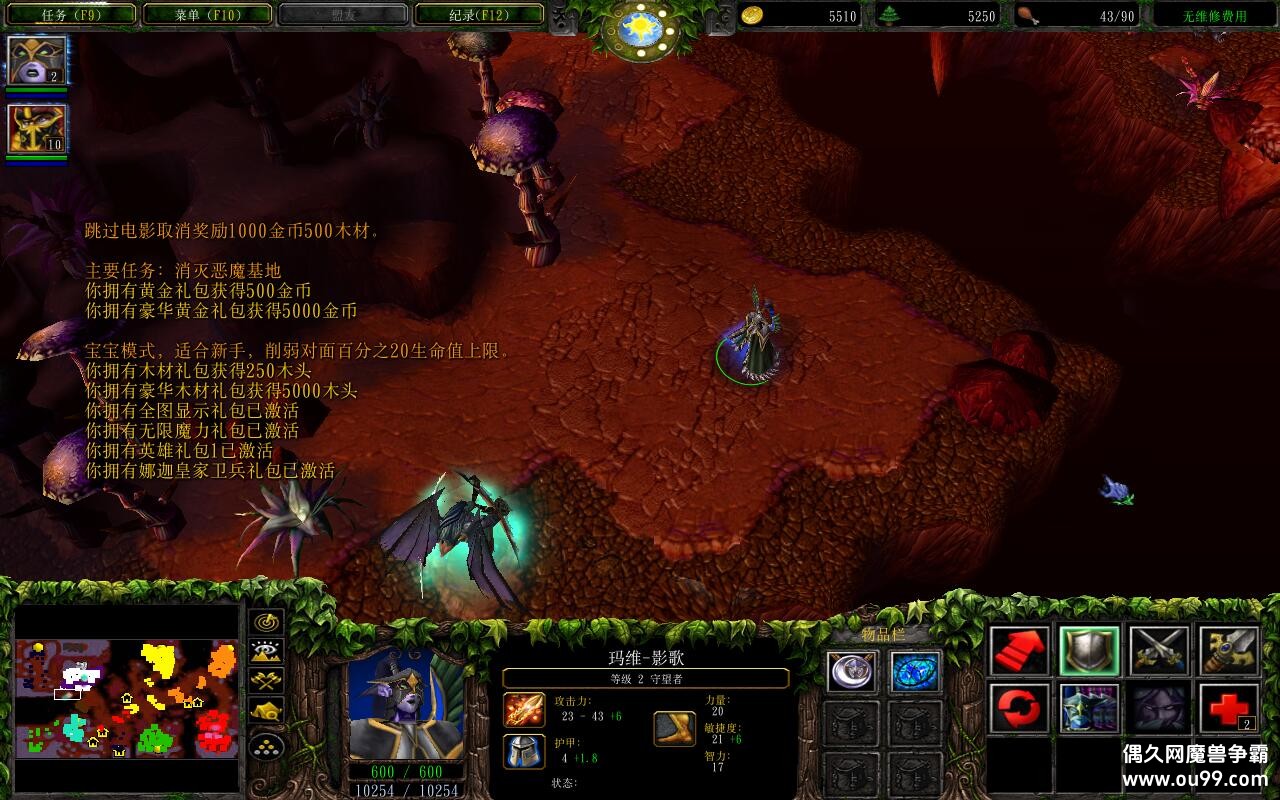Toggle minimap terrain display with eye icon
This screenshot has height=800, width=1280.
click(267, 652)
